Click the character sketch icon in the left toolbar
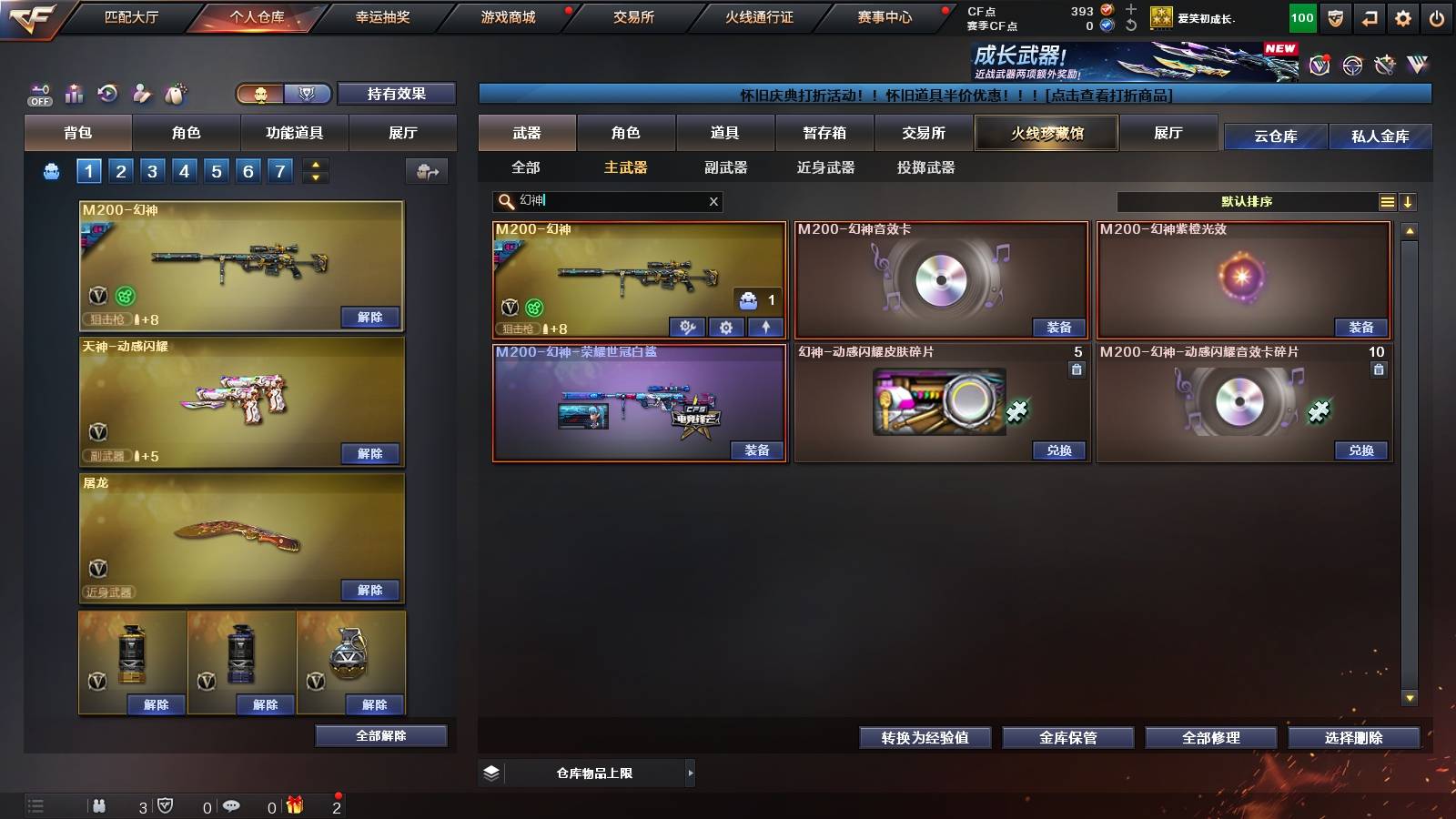Image resolution: width=1456 pixels, height=819 pixels. pos(141,94)
